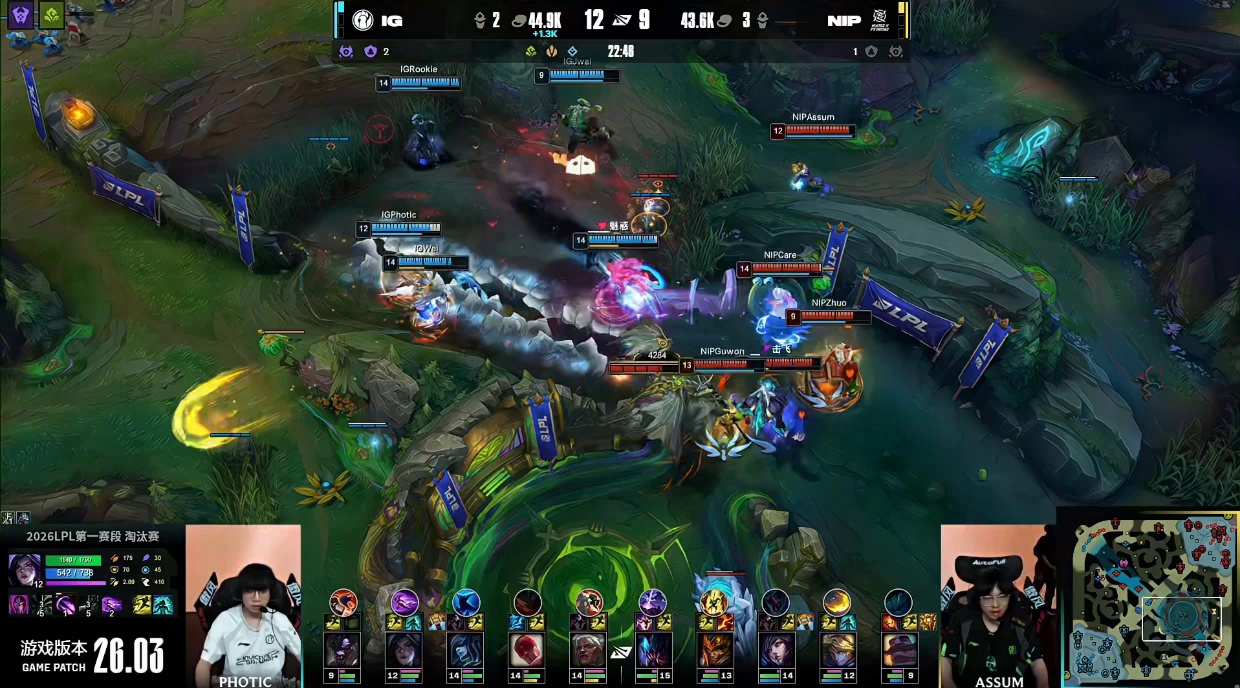The height and width of the screenshot is (688, 1240).
Task: Choose the hat-wearing level 9 portrait at far right
Action: (899, 650)
